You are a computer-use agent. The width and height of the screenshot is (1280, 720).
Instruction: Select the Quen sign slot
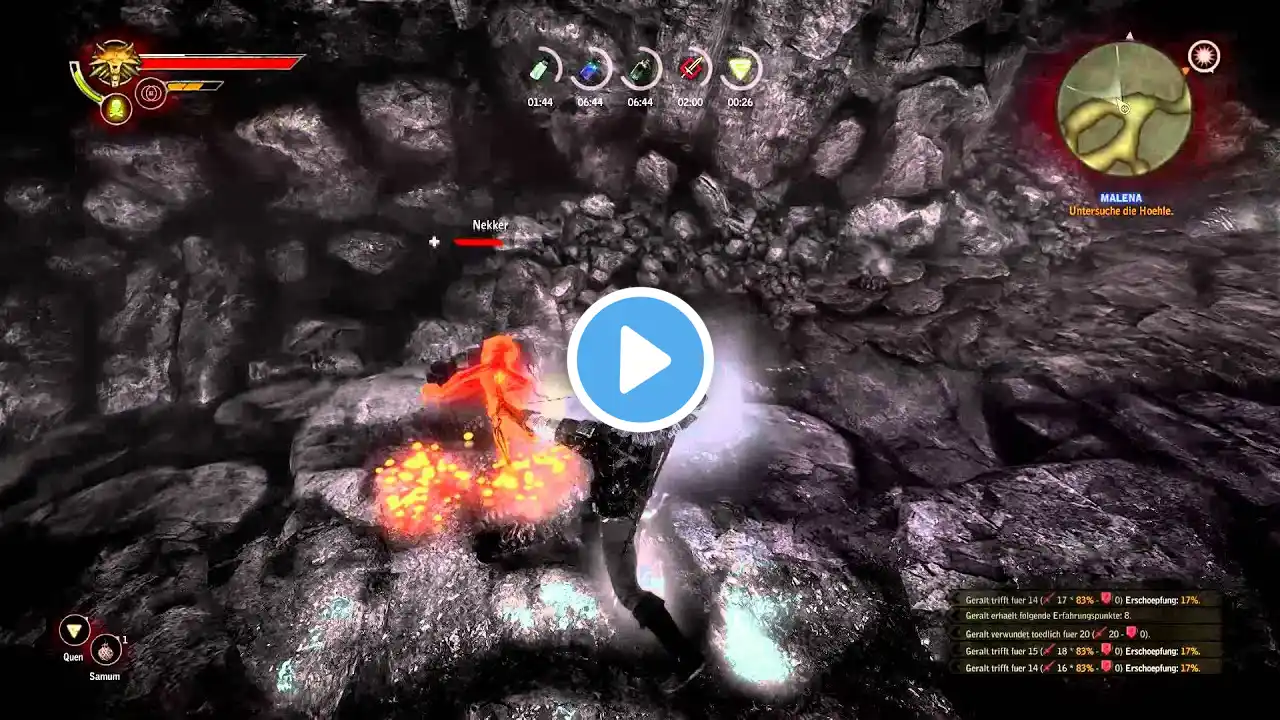point(74,630)
